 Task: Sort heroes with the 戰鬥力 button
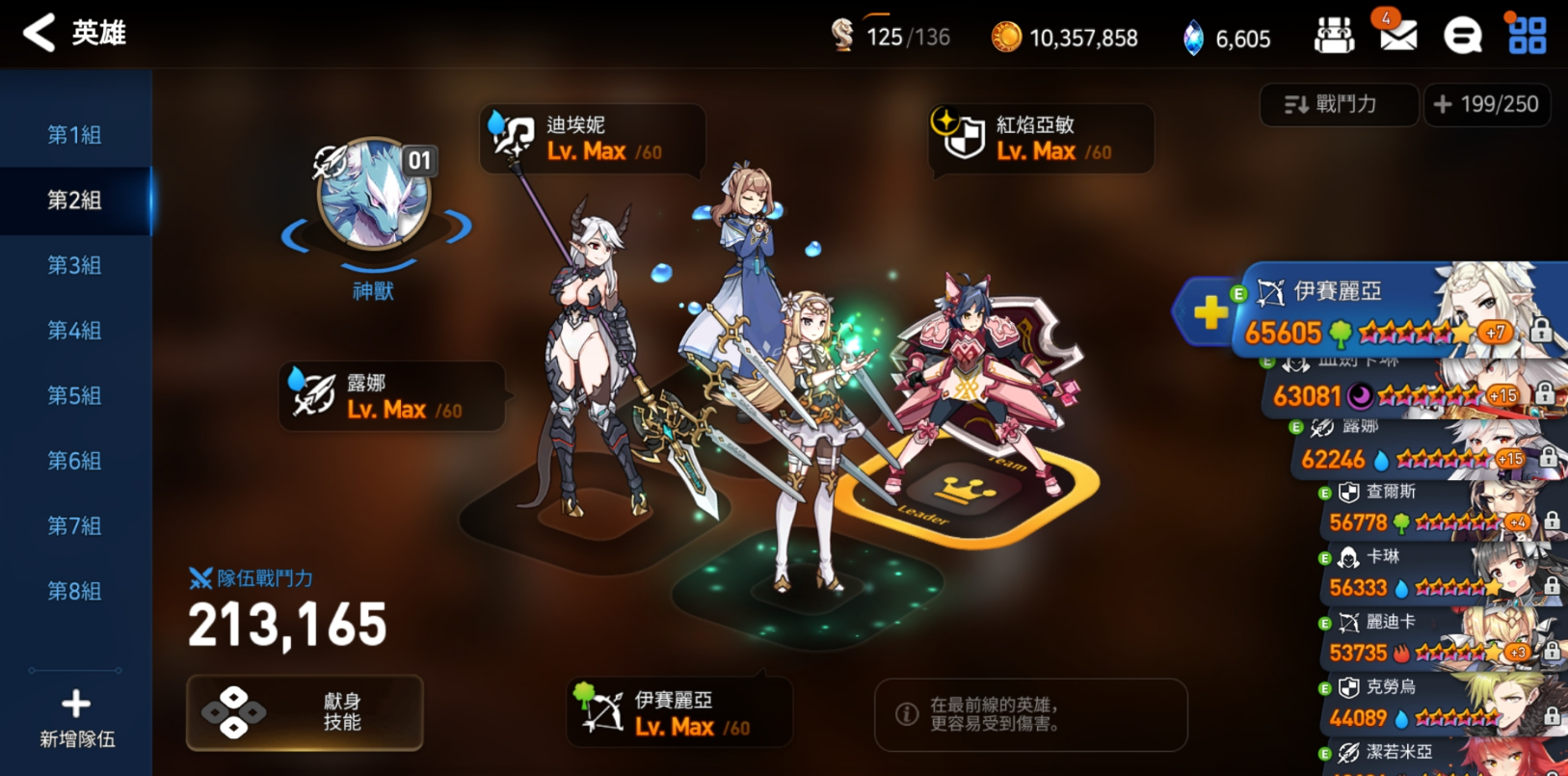1338,104
